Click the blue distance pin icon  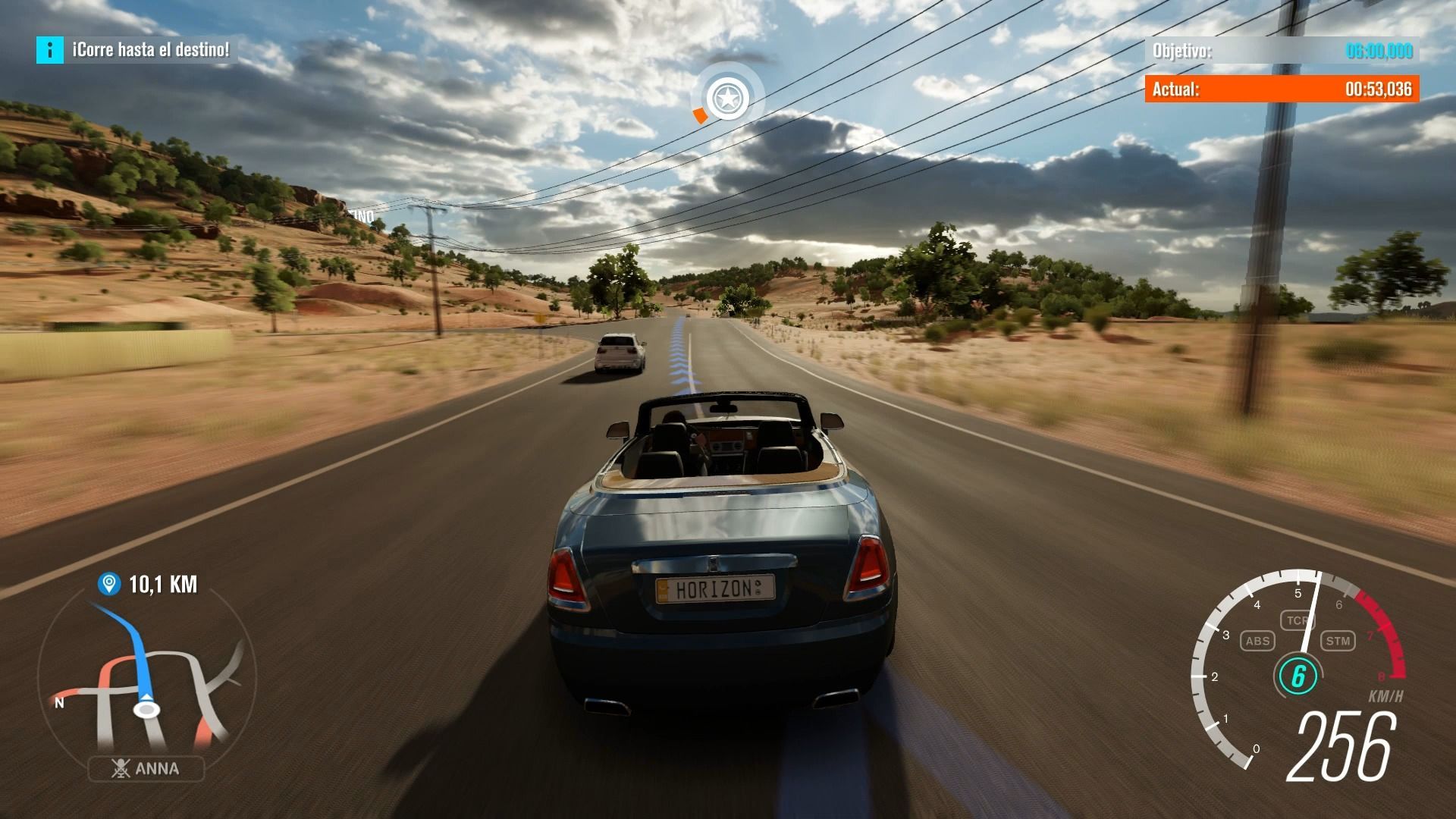point(109,584)
